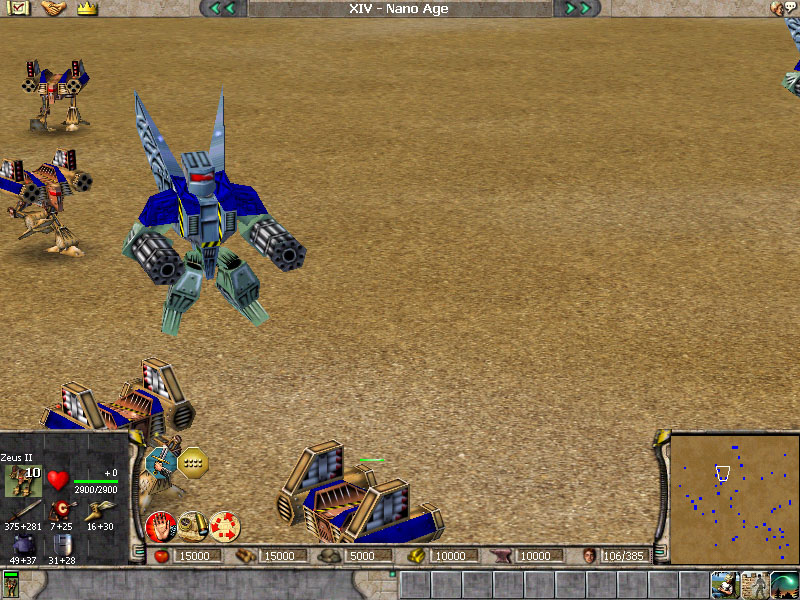Click the gold crown icon
The image size is (800, 600).
pyautogui.click(x=86, y=8)
